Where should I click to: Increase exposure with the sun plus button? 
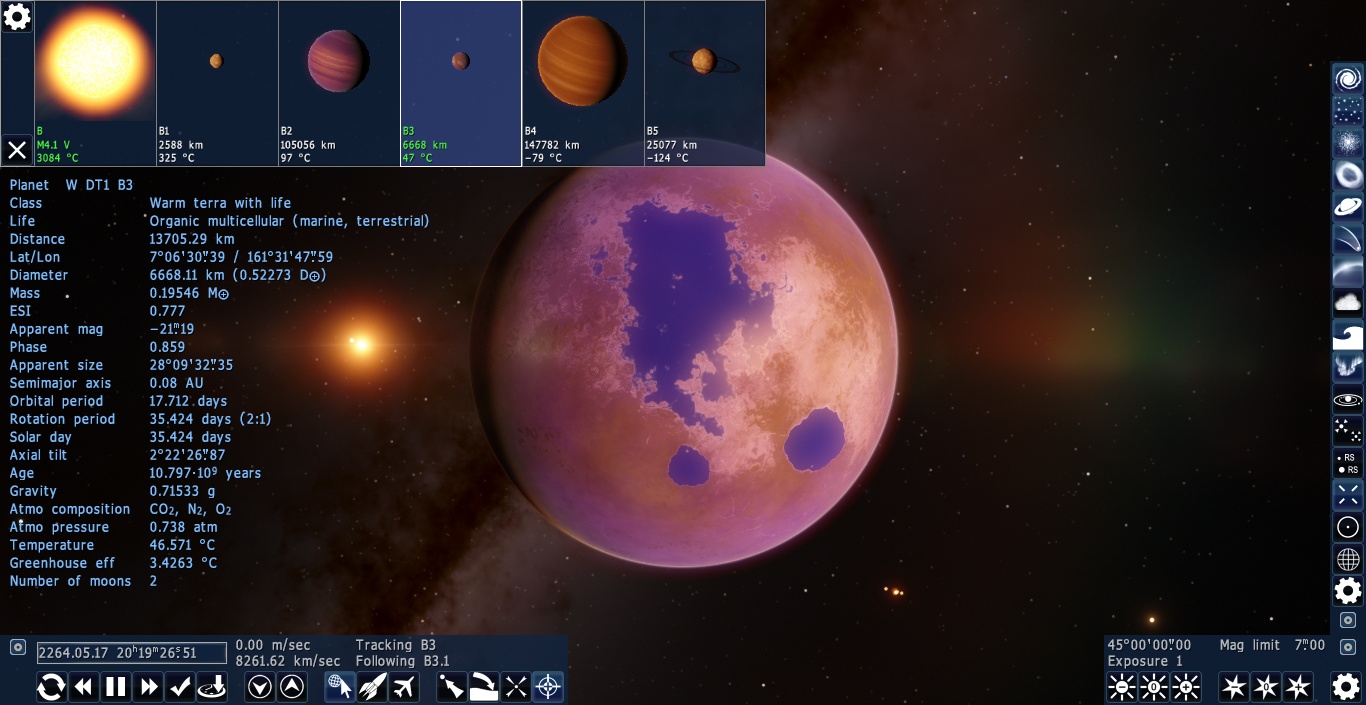pos(1186,687)
